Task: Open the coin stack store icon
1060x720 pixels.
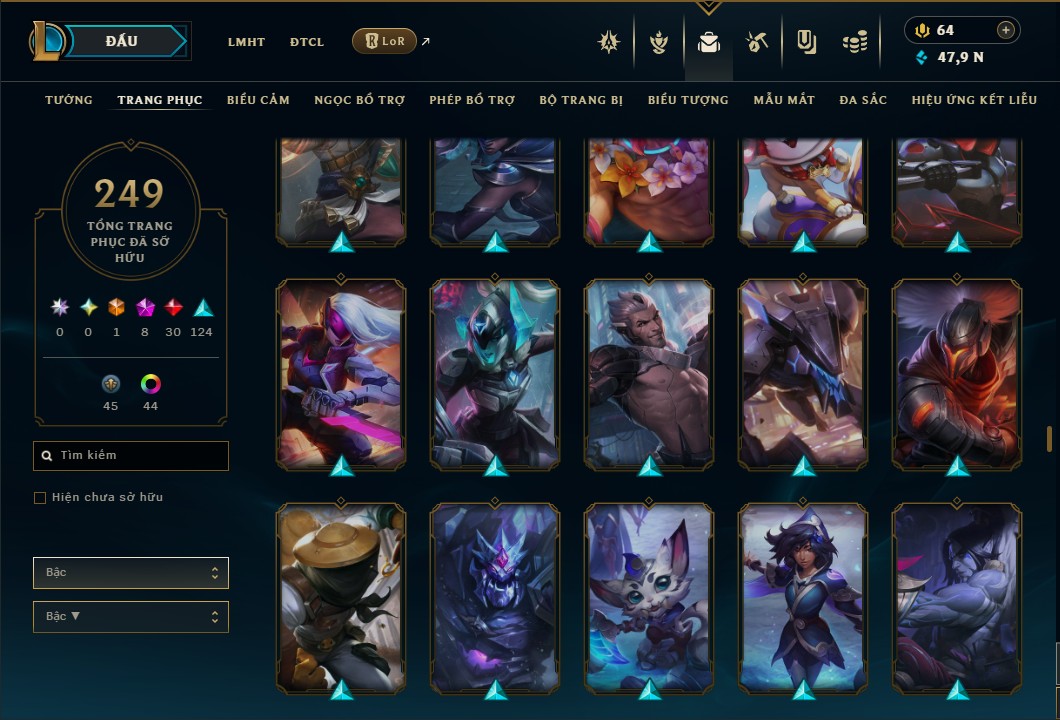Action: [x=854, y=42]
